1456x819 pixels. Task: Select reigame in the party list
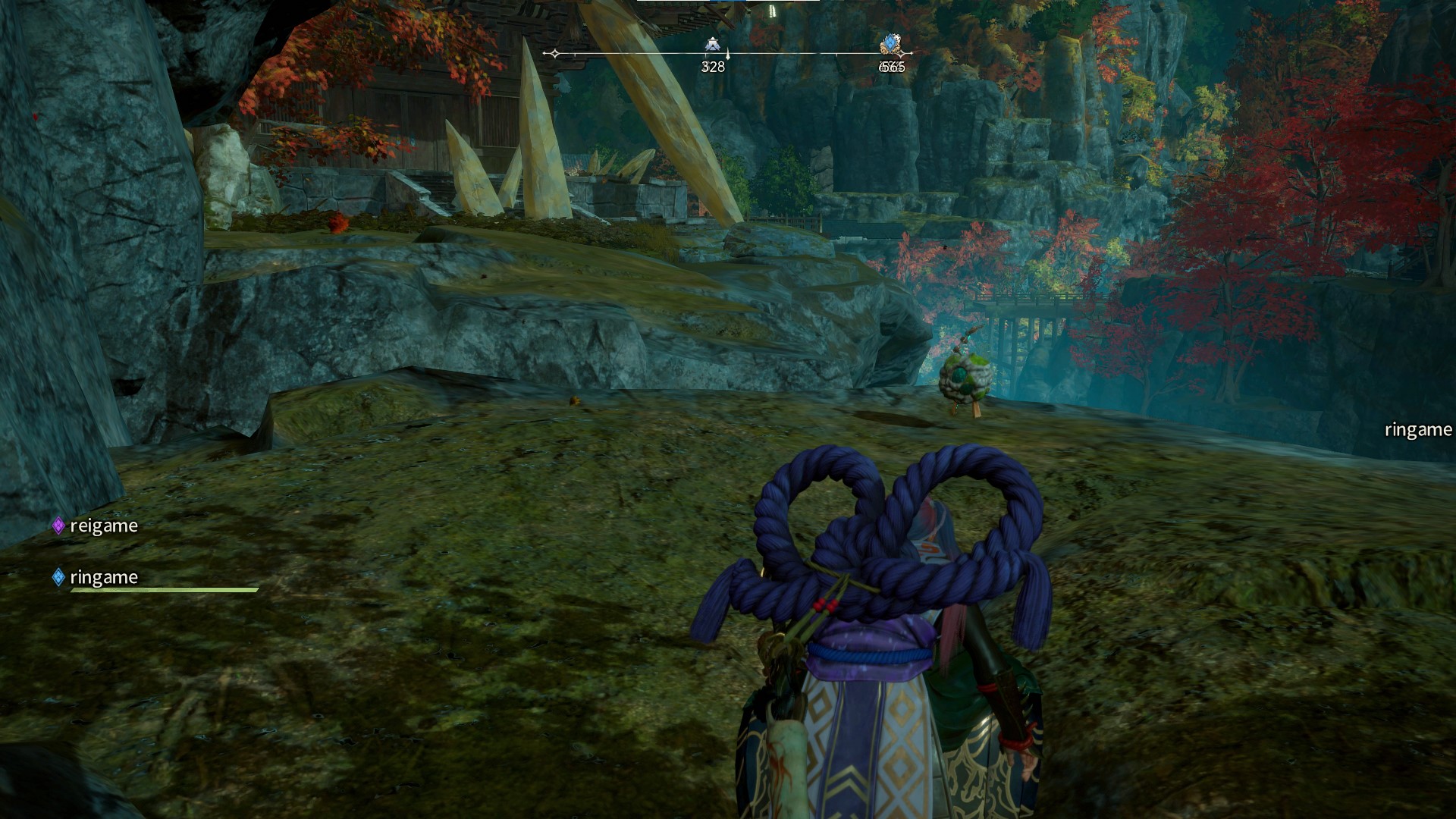pos(103,526)
